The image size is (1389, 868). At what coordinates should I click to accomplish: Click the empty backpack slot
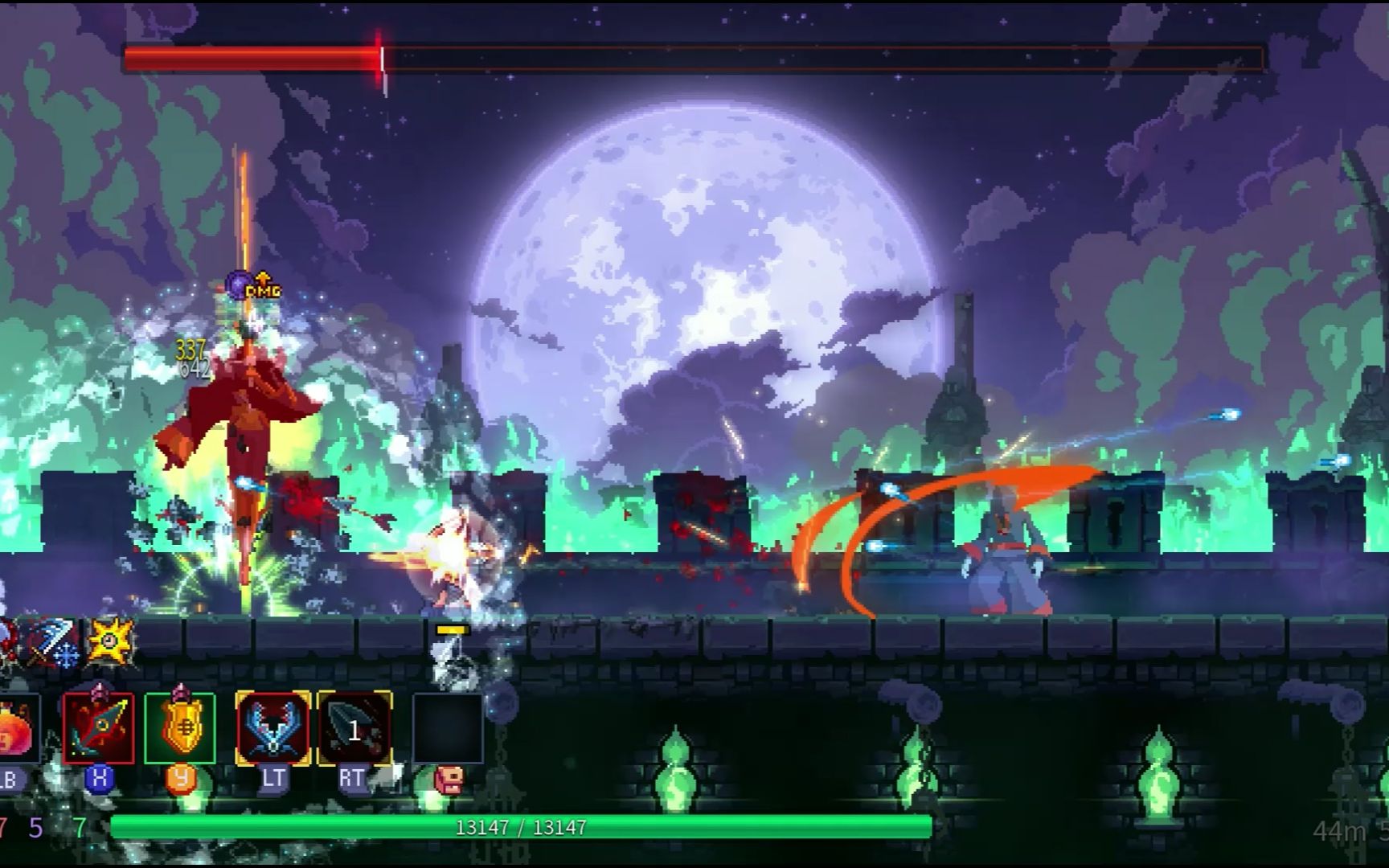click(x=447, y=728)
